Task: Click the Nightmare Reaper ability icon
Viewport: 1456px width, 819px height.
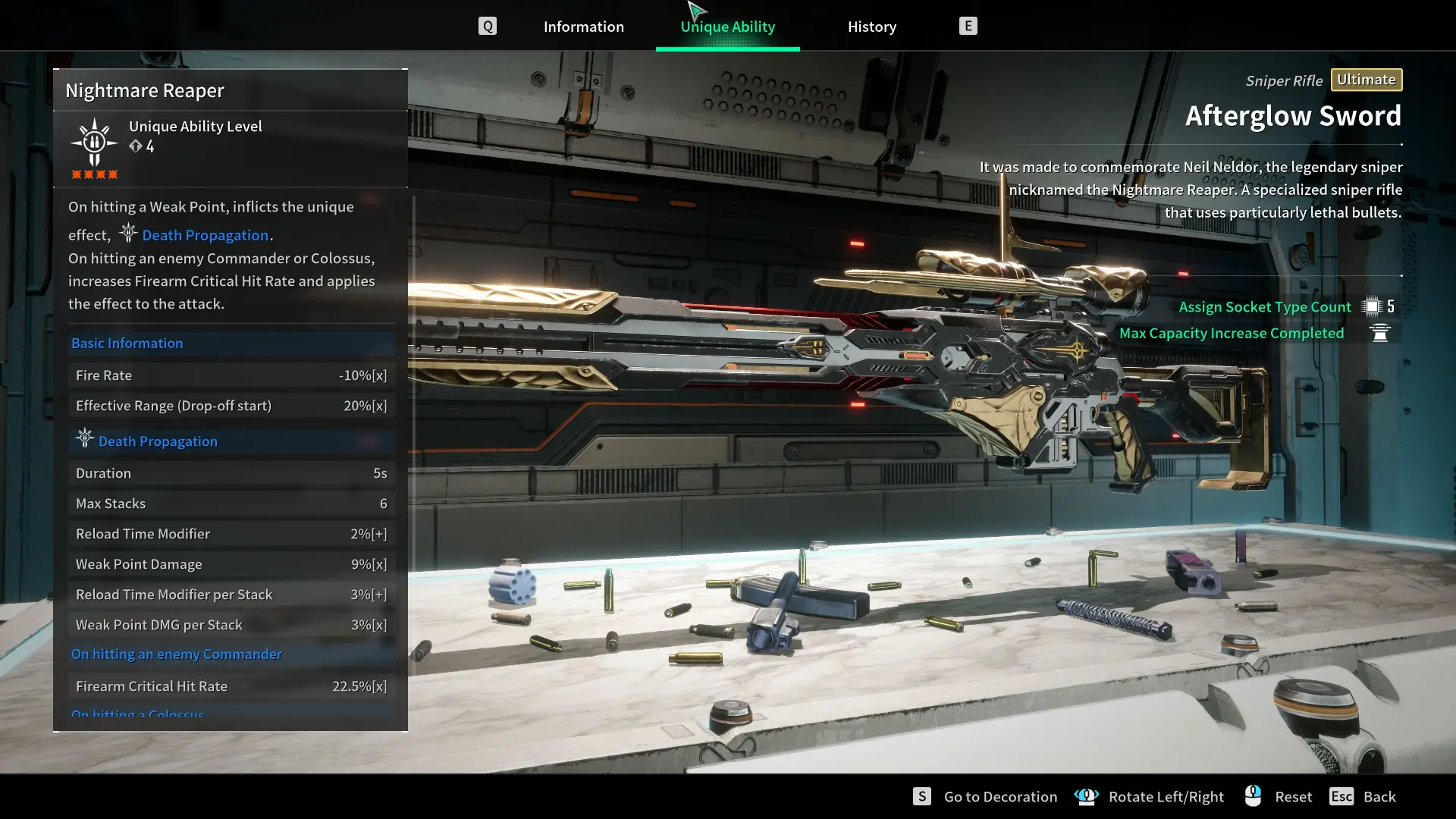Action: tap(94, 143)
